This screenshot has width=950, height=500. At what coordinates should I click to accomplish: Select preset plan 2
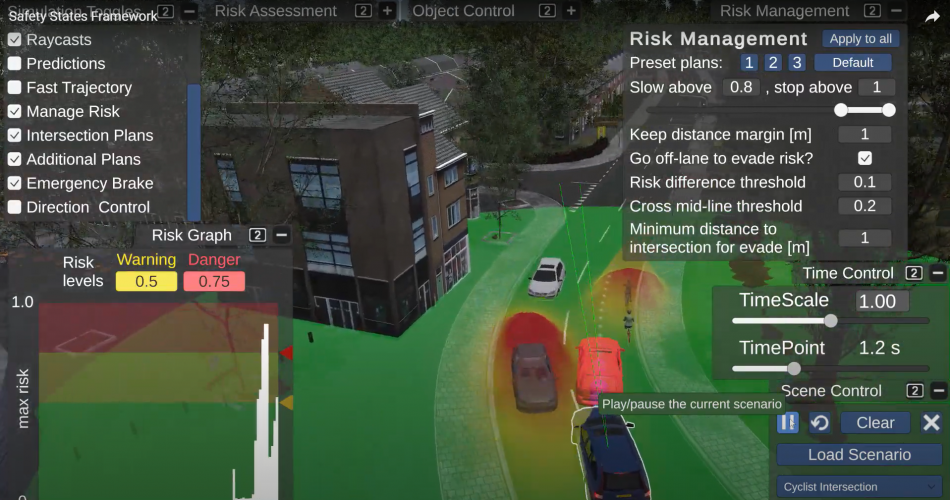pyautogui.click(x=772, y=63)
